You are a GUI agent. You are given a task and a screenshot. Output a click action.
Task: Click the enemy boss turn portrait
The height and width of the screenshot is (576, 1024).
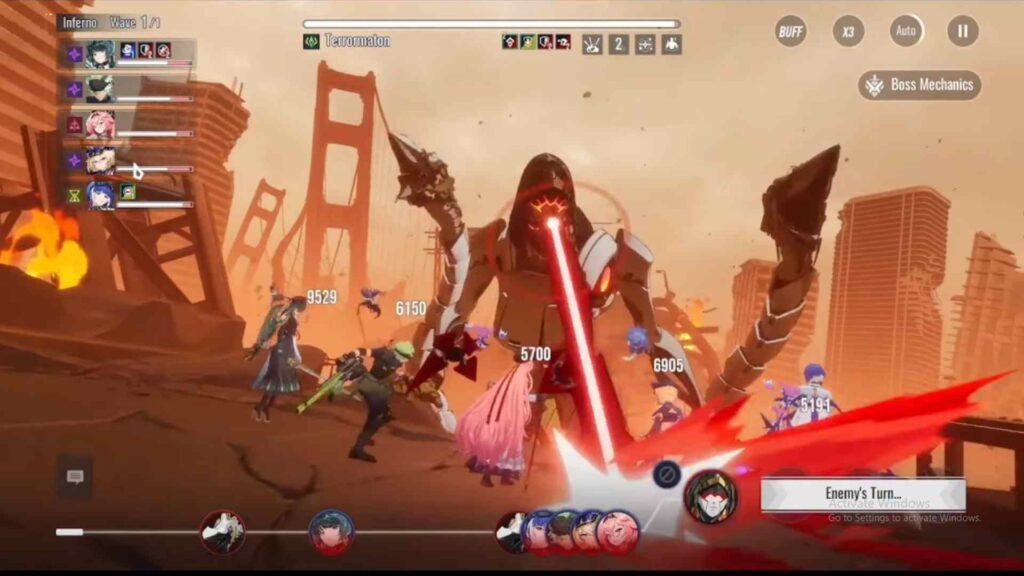[711, 496]
